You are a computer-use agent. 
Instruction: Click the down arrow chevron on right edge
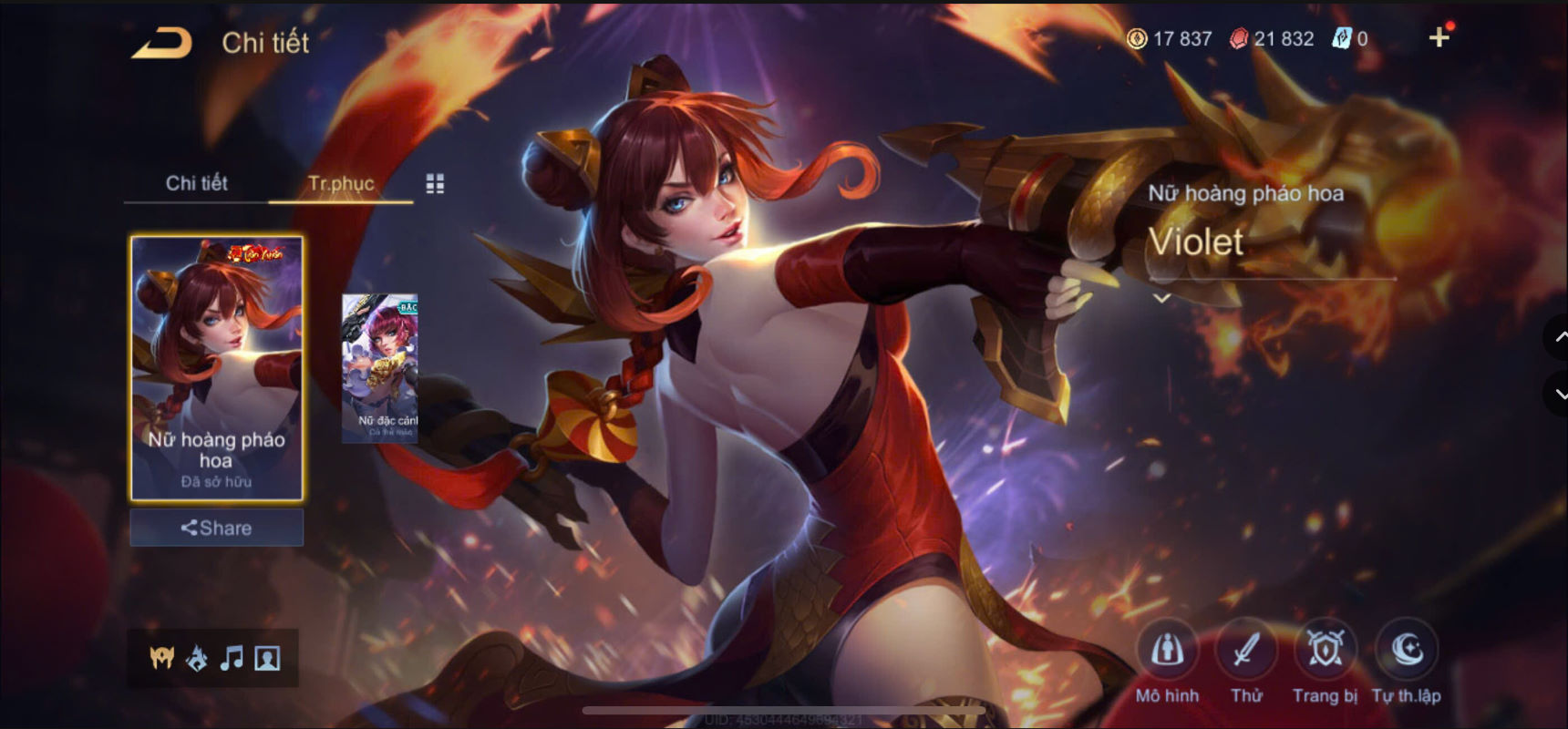[1556, 394]
